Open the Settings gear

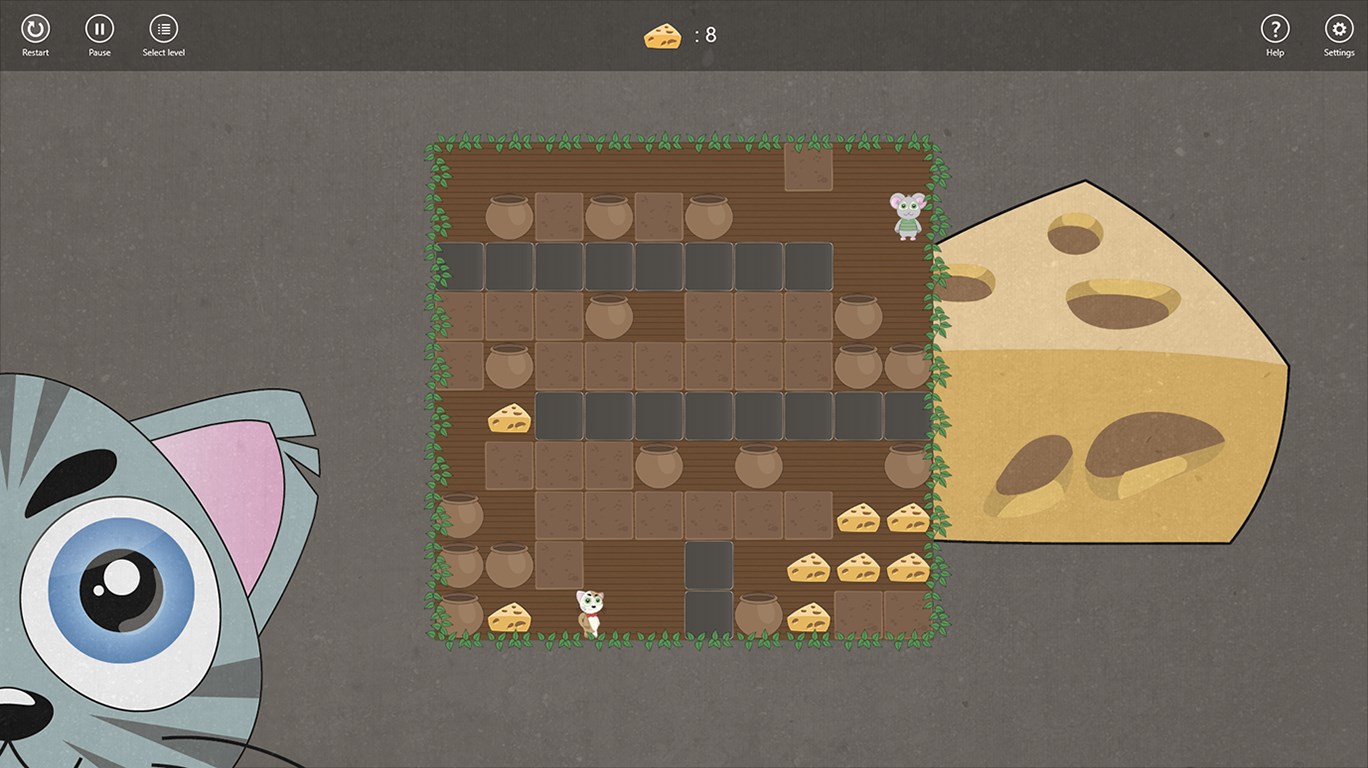1338,29
